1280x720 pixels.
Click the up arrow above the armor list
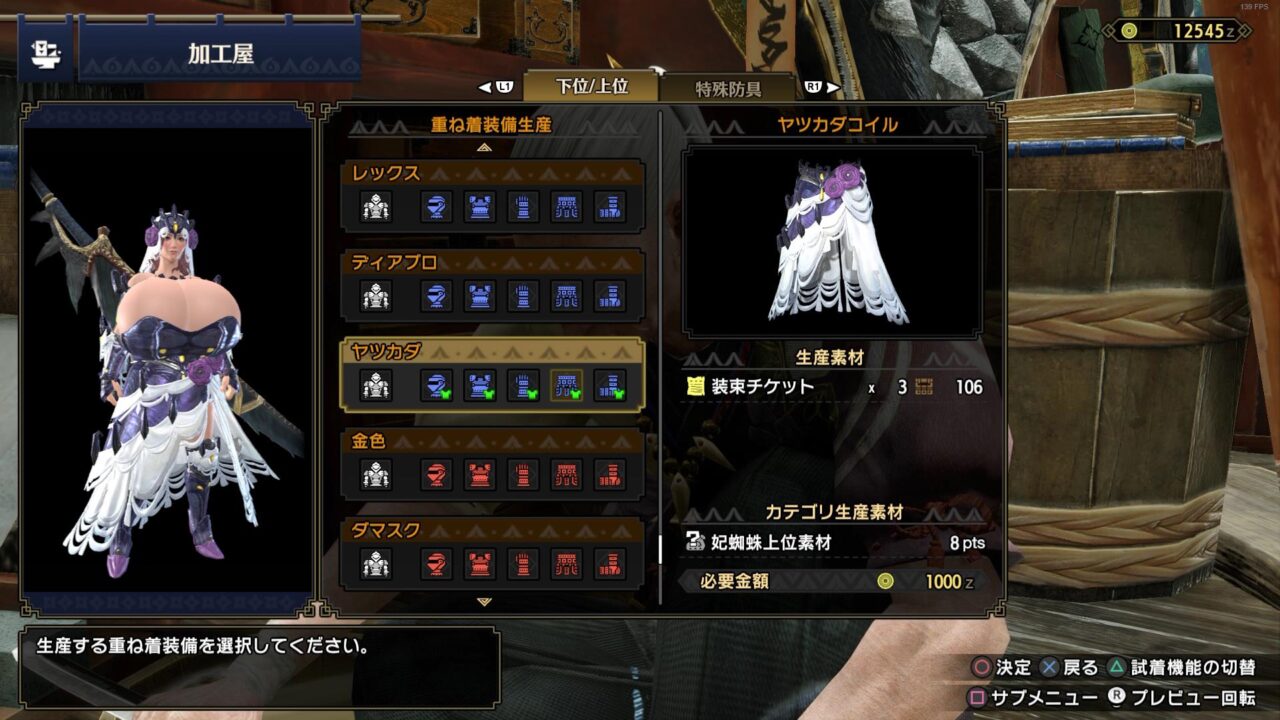coord(485,147)
